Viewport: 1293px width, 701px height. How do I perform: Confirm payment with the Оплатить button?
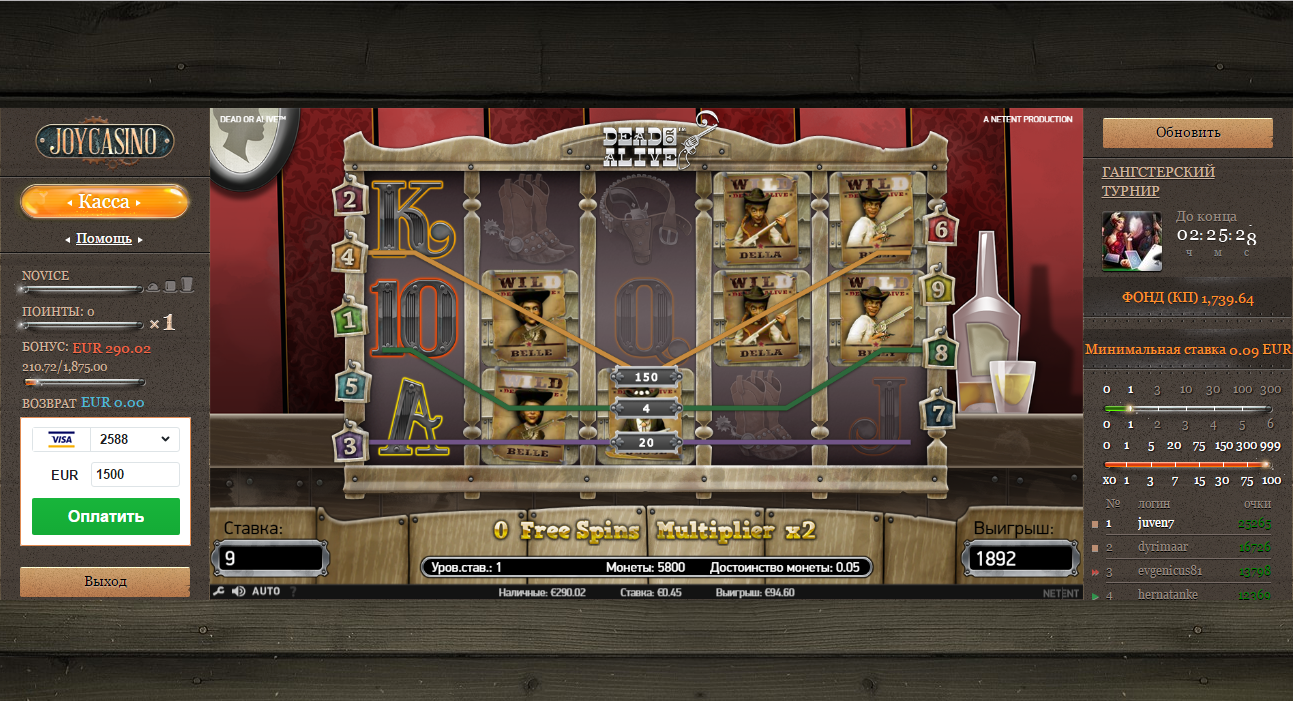(106, 516)
